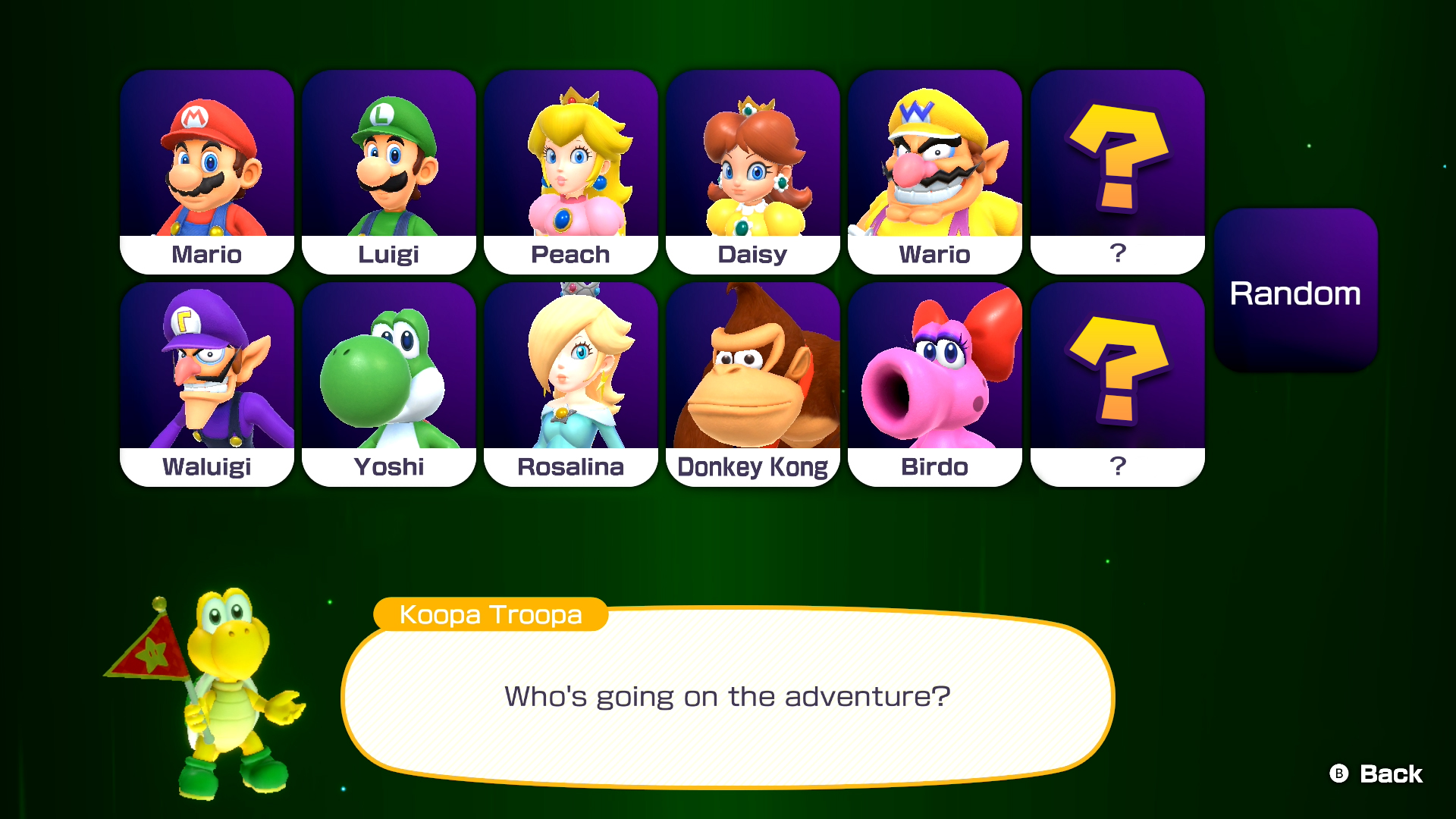Click the Donkey Kong name label
1456x819 pixels.
point(752,467)
